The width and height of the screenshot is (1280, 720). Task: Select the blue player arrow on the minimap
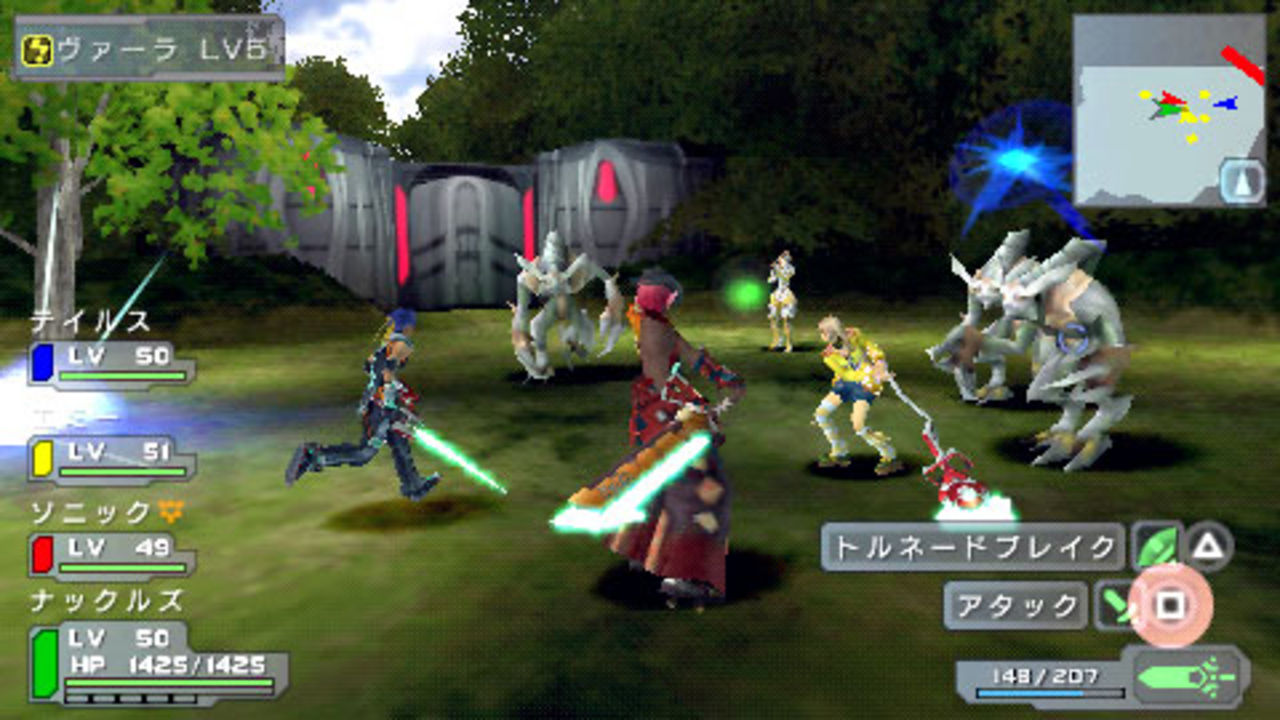(1225, 104)
